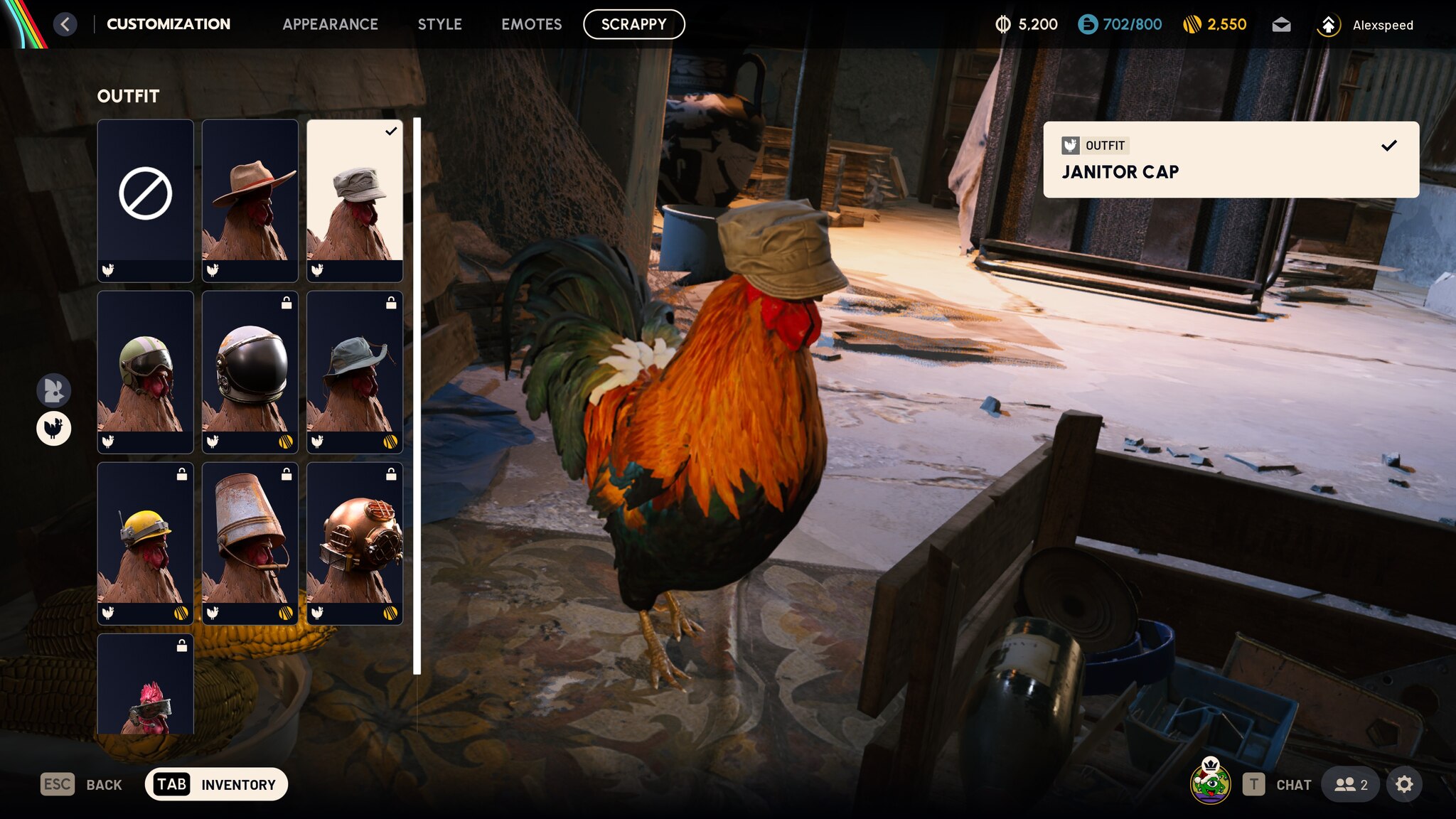Select the Scrappy tab
Screen dimensions: 1456x819
[x=633, y=24]
